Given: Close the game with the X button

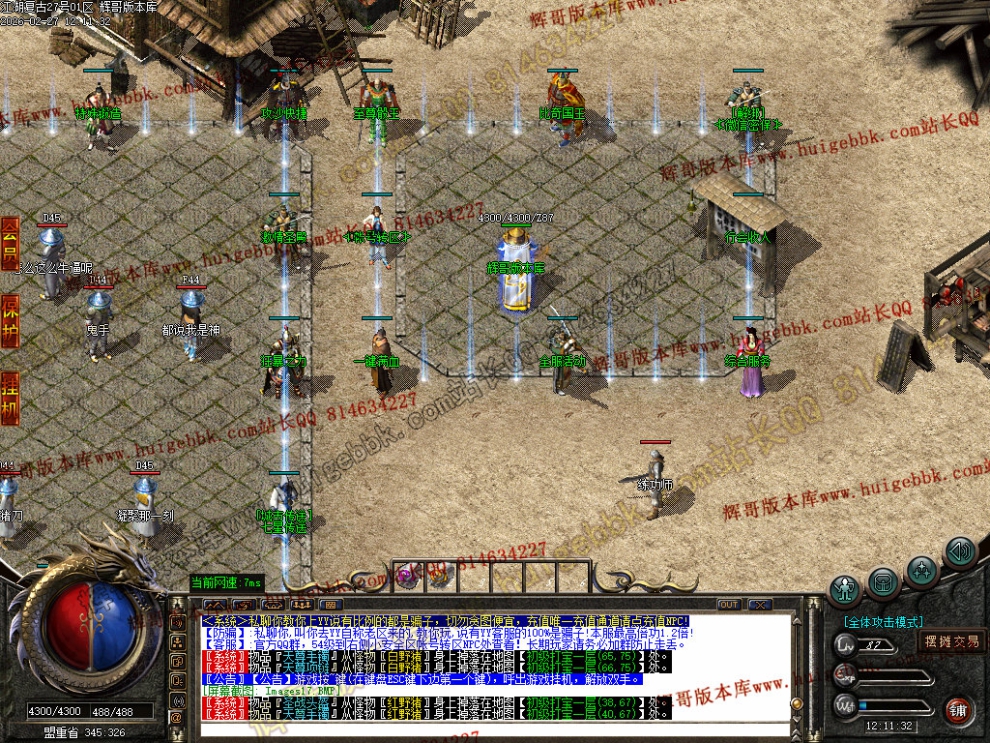Looking at the screenshot, I should pyautogui.click(x=759, y=604).
